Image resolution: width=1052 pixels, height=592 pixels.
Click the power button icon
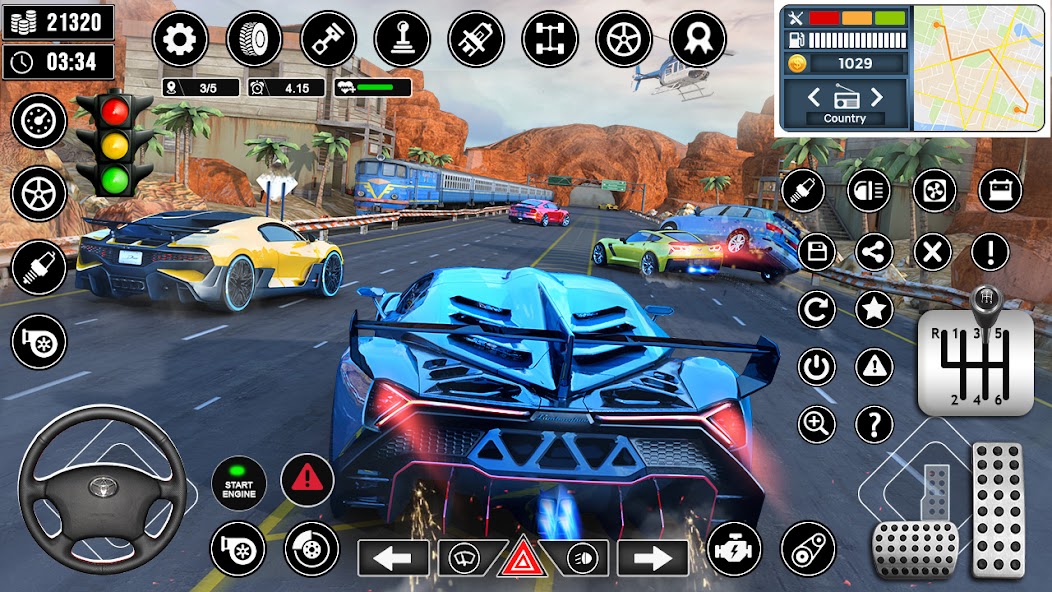click(816, 367)
